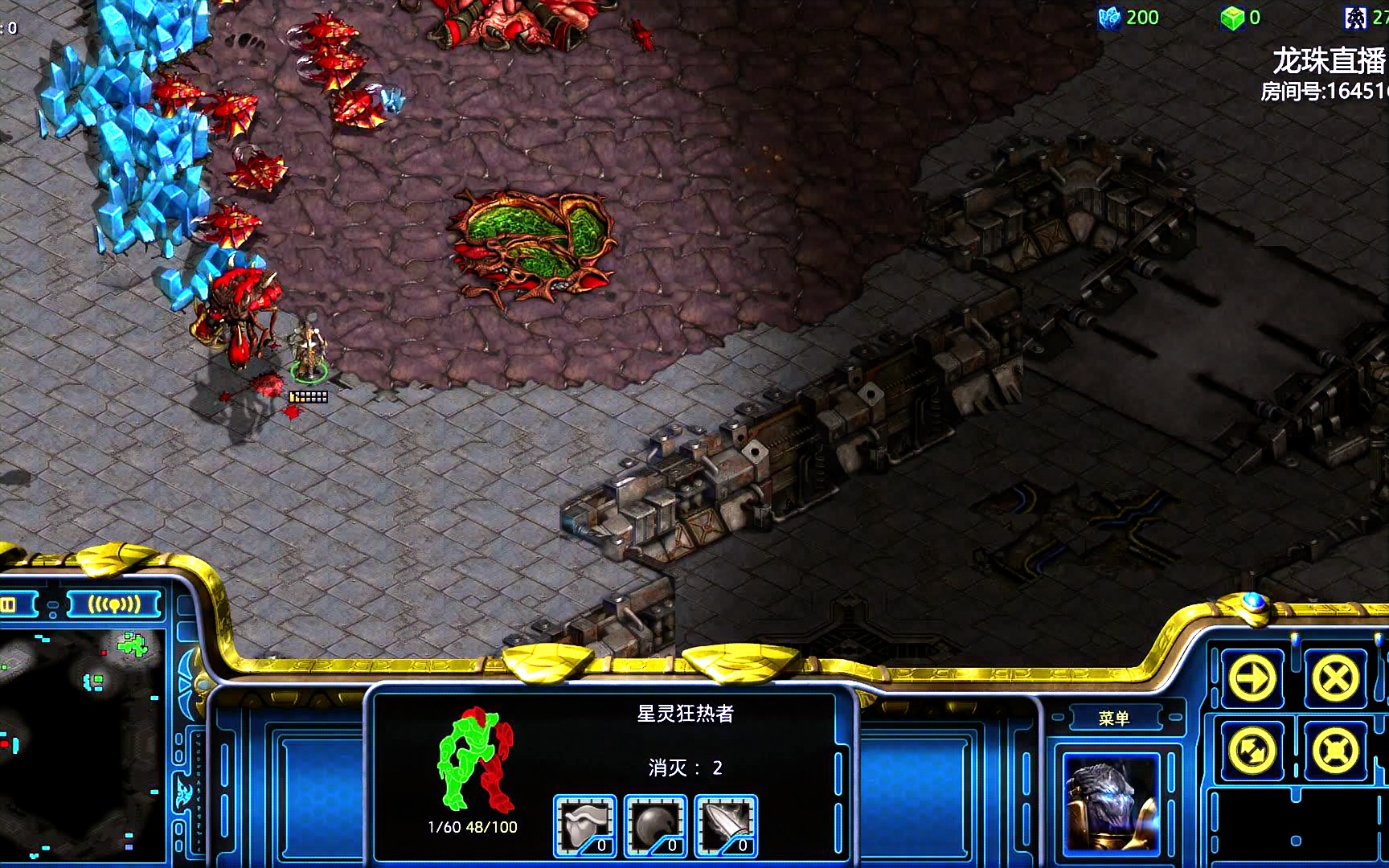Select the Zealot with the green selection circle
The image size is (1389, 868).
[309, 350]
